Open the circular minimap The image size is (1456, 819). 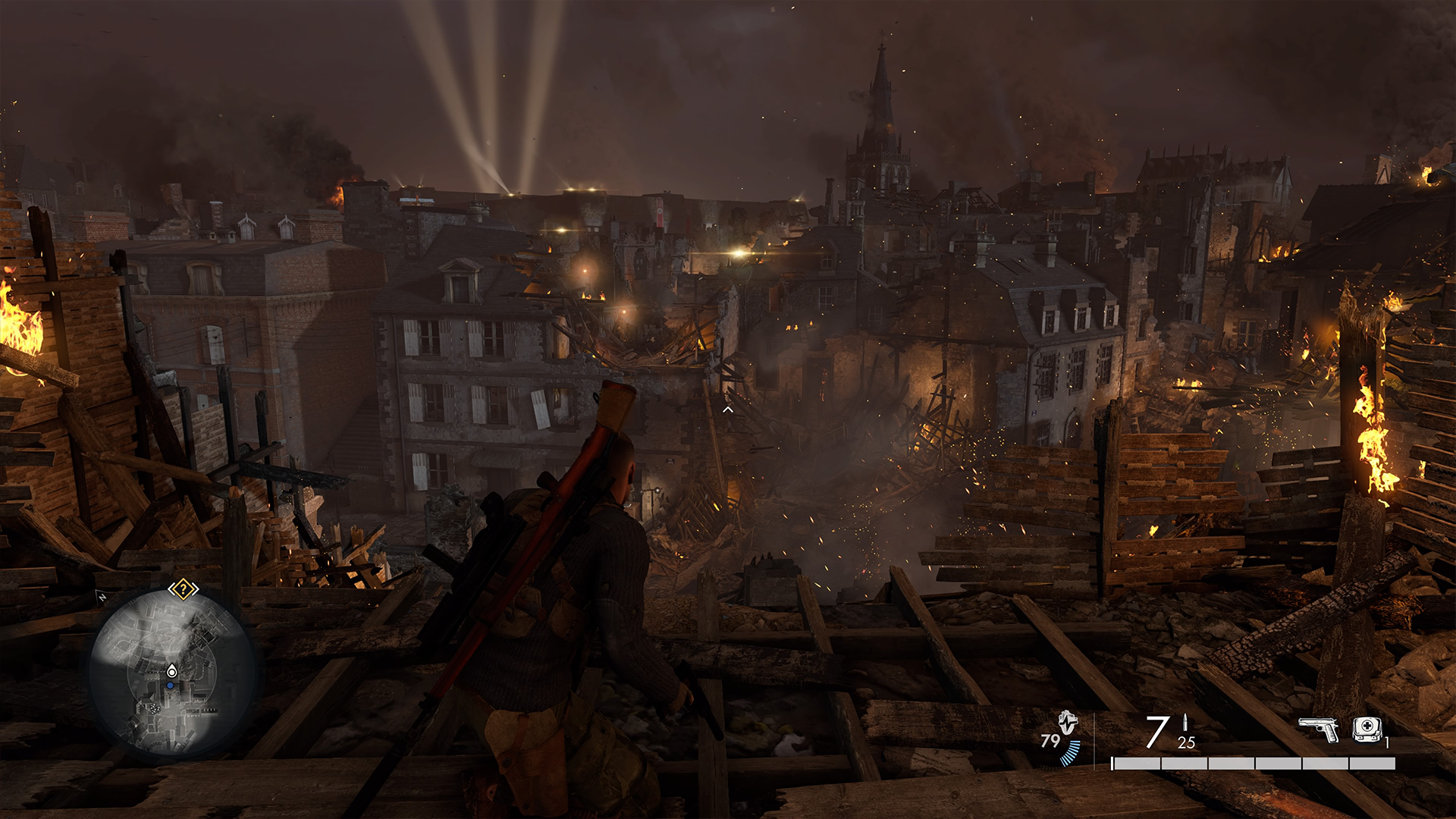coord(171,672)
